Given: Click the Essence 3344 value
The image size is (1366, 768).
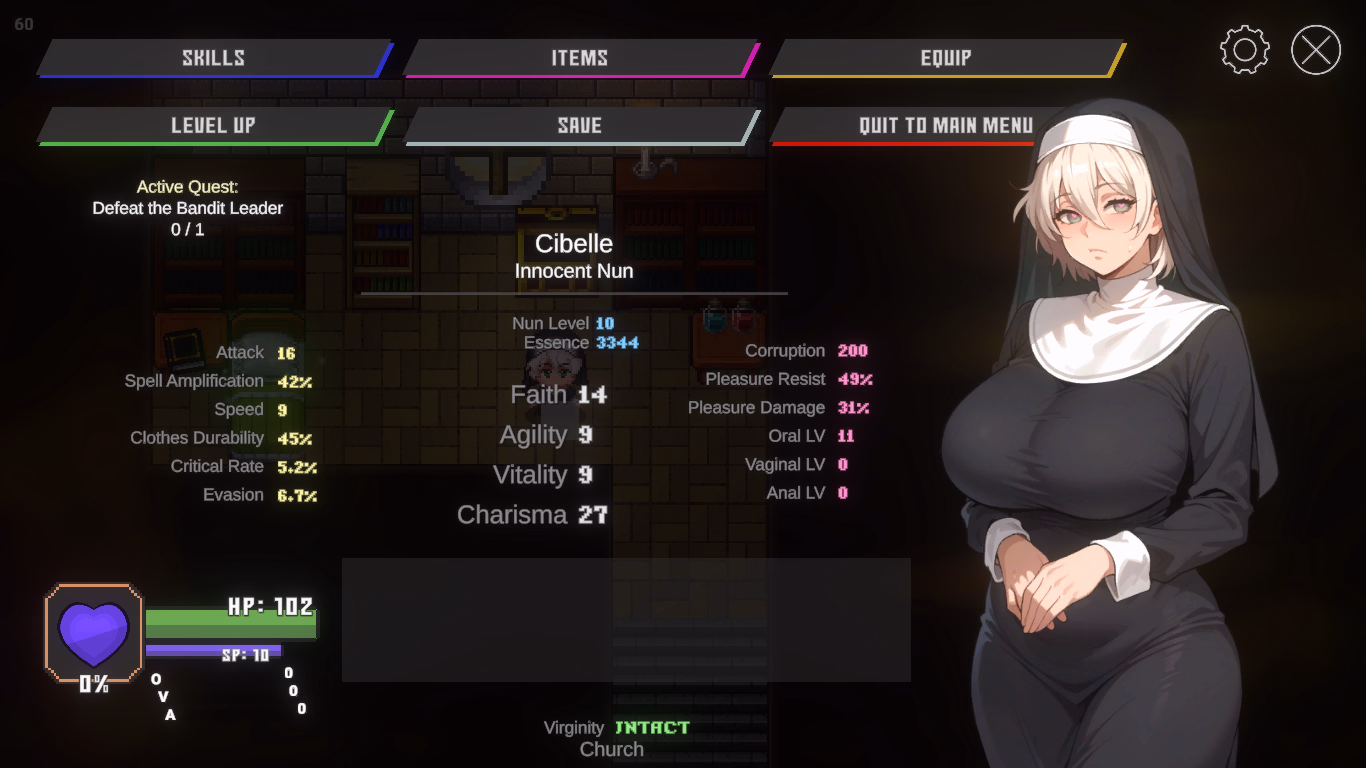Looking at the screenshot, I should click(x=580, y=342).
